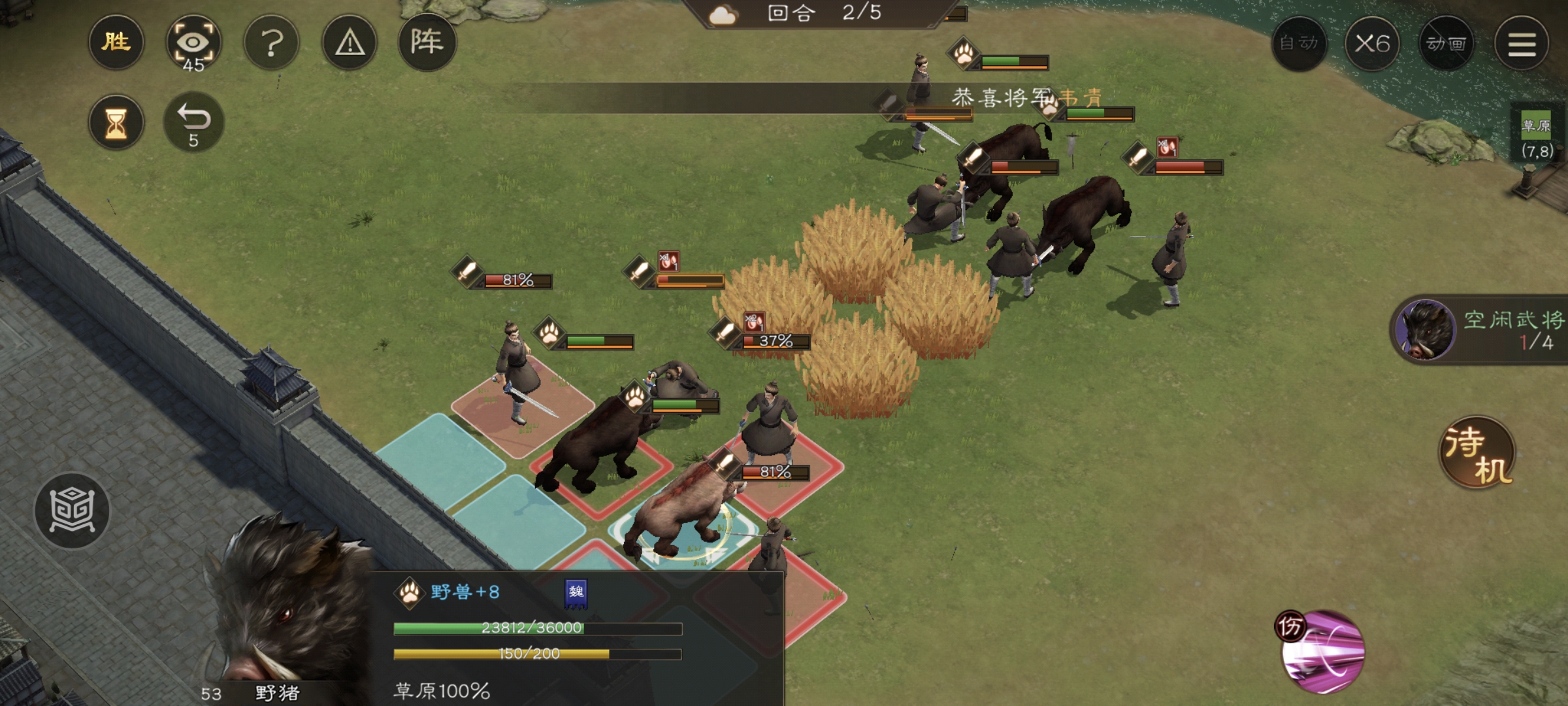Screen dimensions: 1568x706
Task: Undo the move with the arrow button
Action: point(193,123)
